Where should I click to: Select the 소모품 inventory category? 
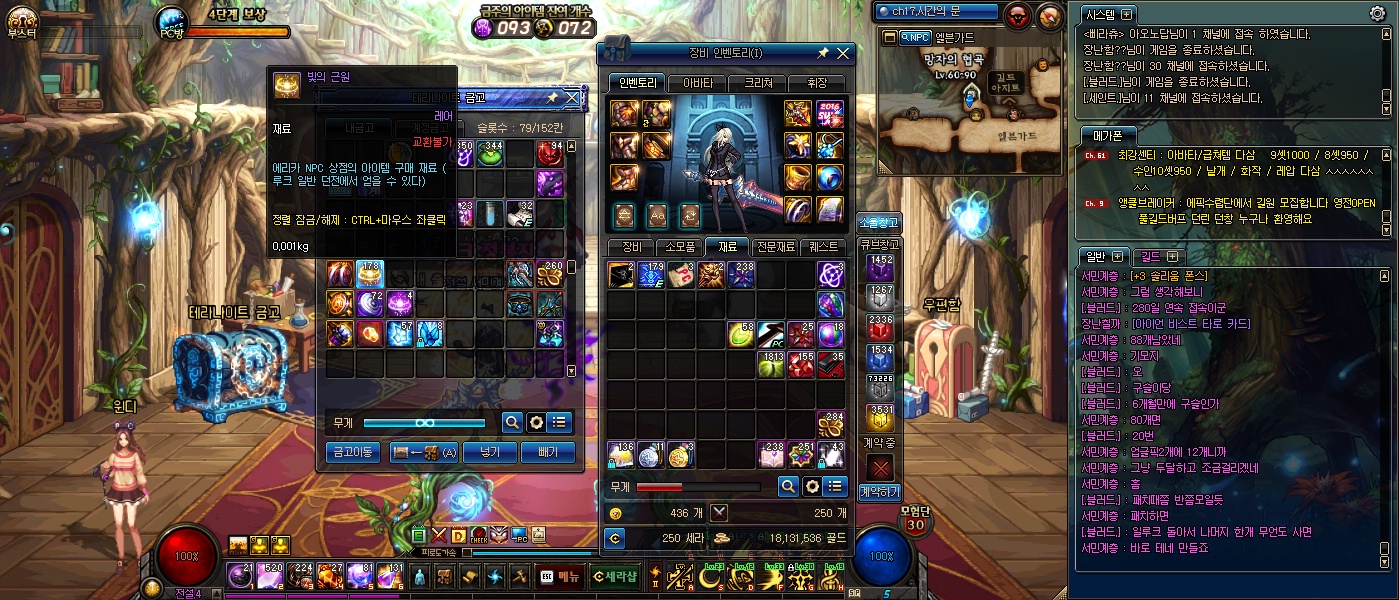pyautogui.click(x=680, y=246)
